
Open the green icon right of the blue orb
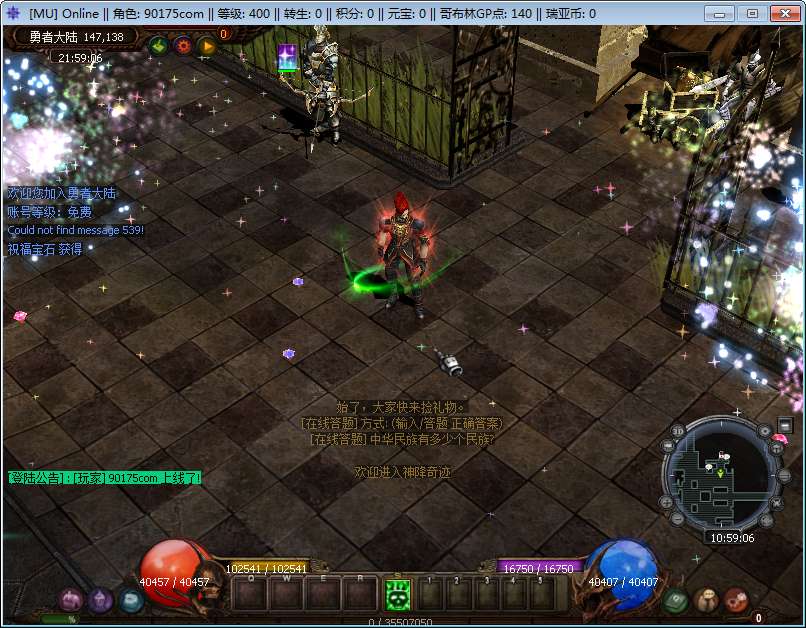675,600
